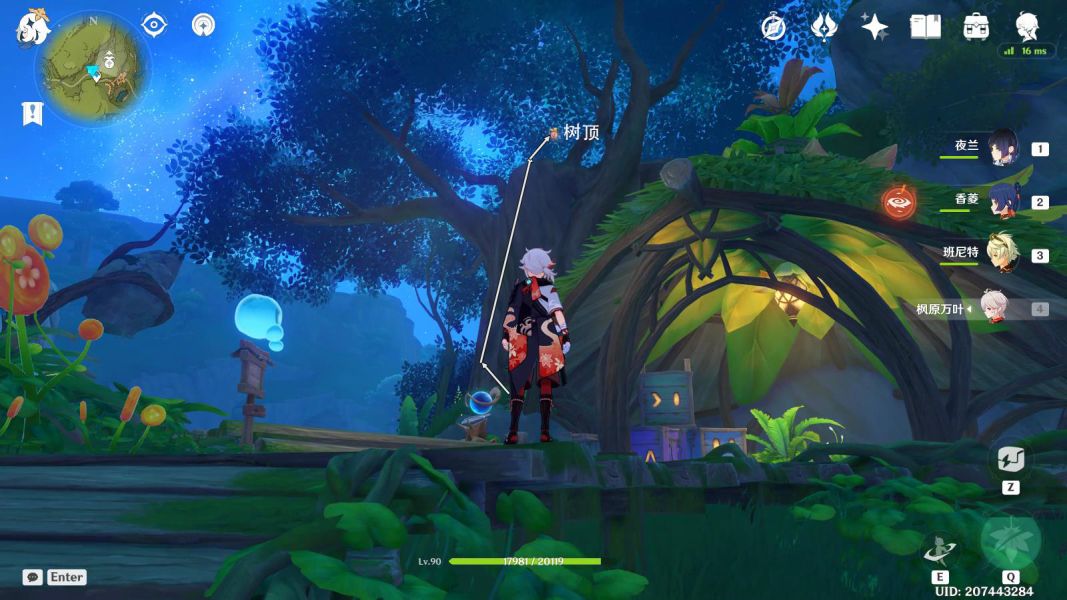Switch to party member 班尼特
The height and width of the screenshot is (600, 1067).
point(1001,255)
